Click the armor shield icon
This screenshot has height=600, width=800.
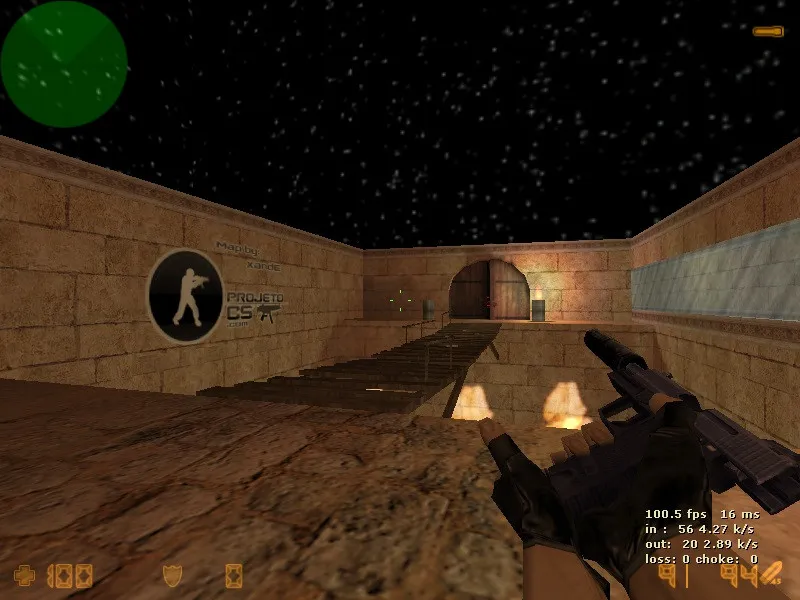(x=172, y=575)
